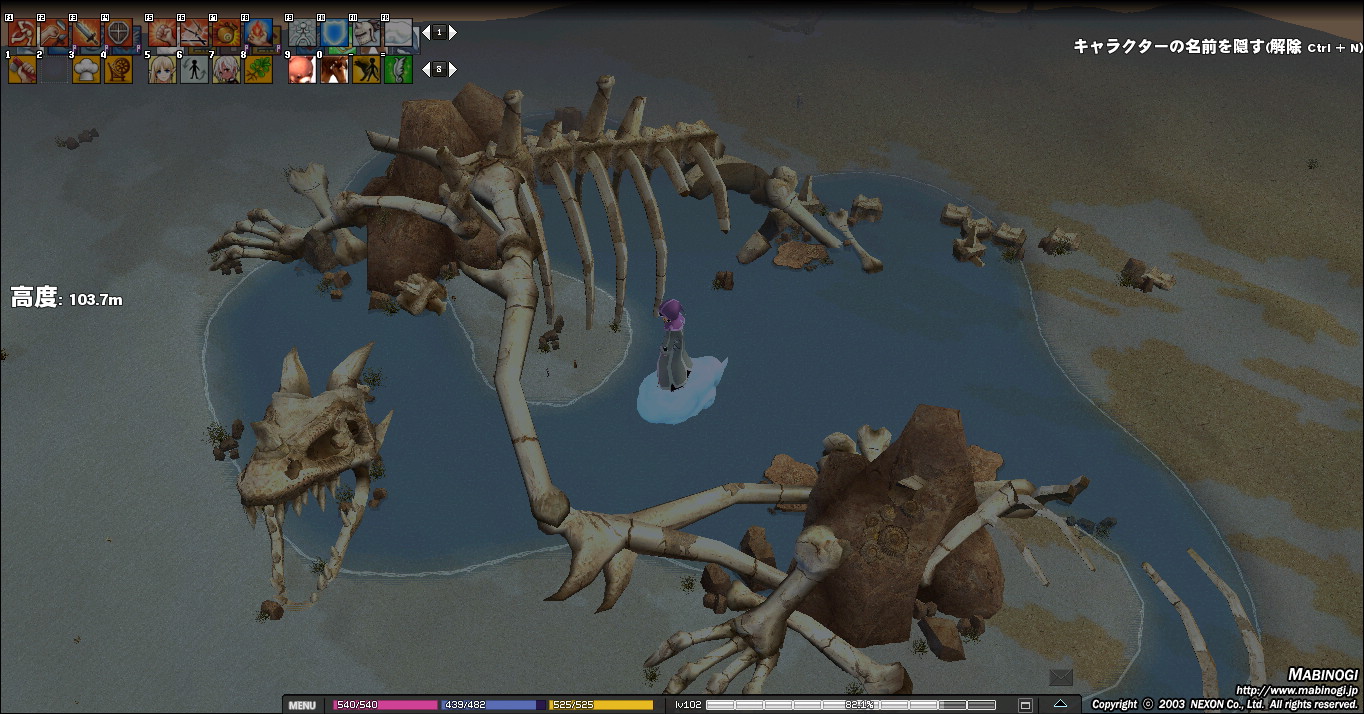Click the white-haired character portrait icon
Viewport: 1364px width, 714px height.
point(226,69)
